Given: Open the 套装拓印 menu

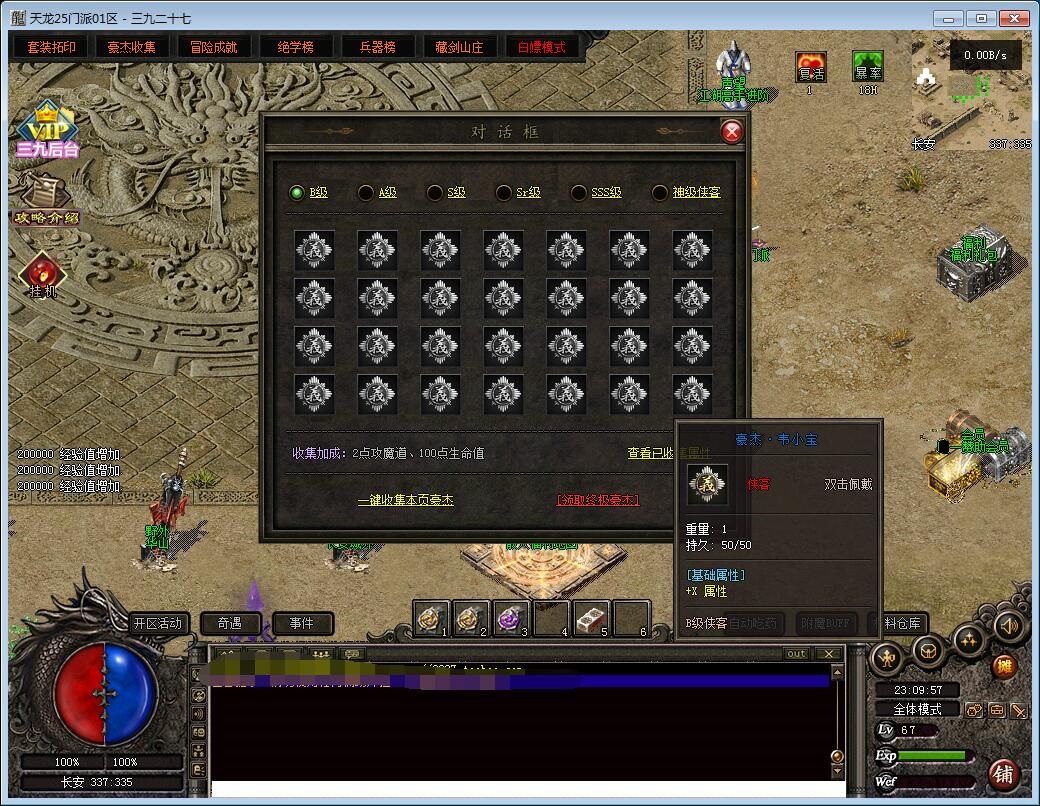Looking at the screenshot, I should 51,47.
